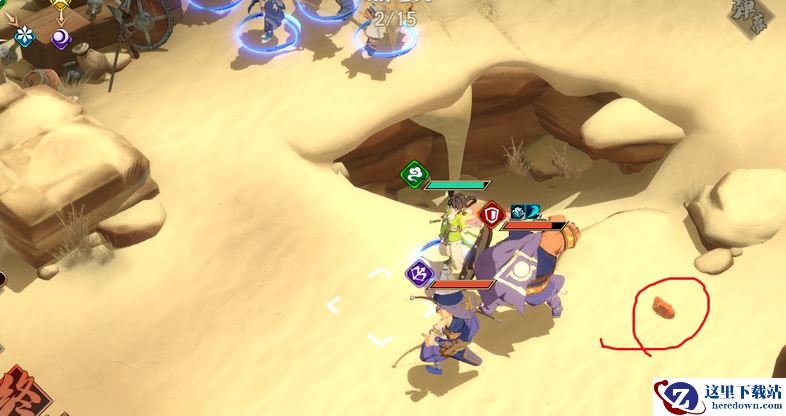Select the white snowflake turn-order icon
786x416 pixels.
pyautogui.click(x=25, y=36)
